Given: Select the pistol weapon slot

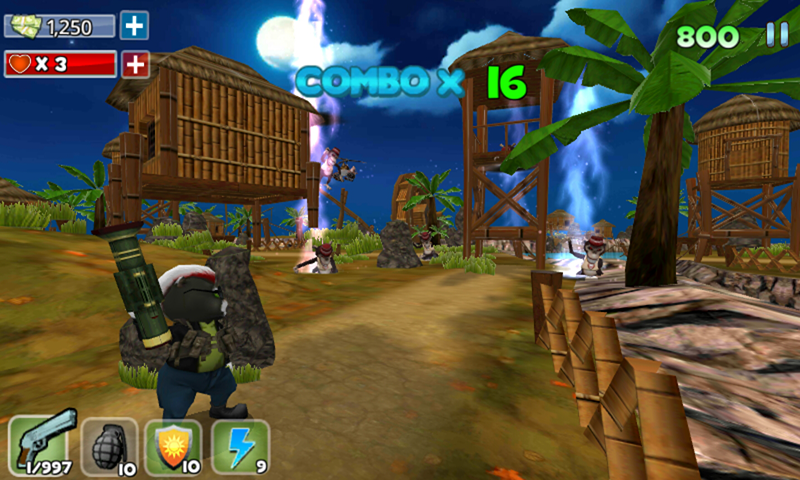Looking at the screenshot, I should 43,445.
